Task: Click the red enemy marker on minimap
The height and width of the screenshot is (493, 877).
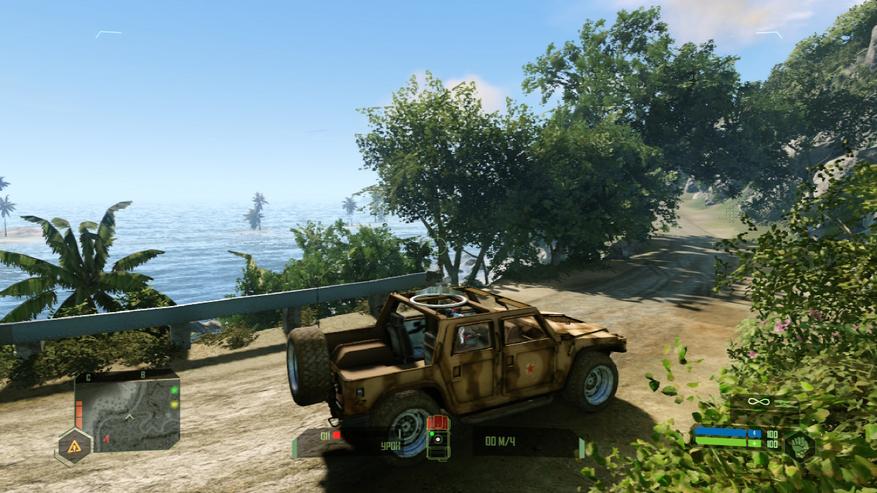Action: pyautogui.click(x=106, y=438)
